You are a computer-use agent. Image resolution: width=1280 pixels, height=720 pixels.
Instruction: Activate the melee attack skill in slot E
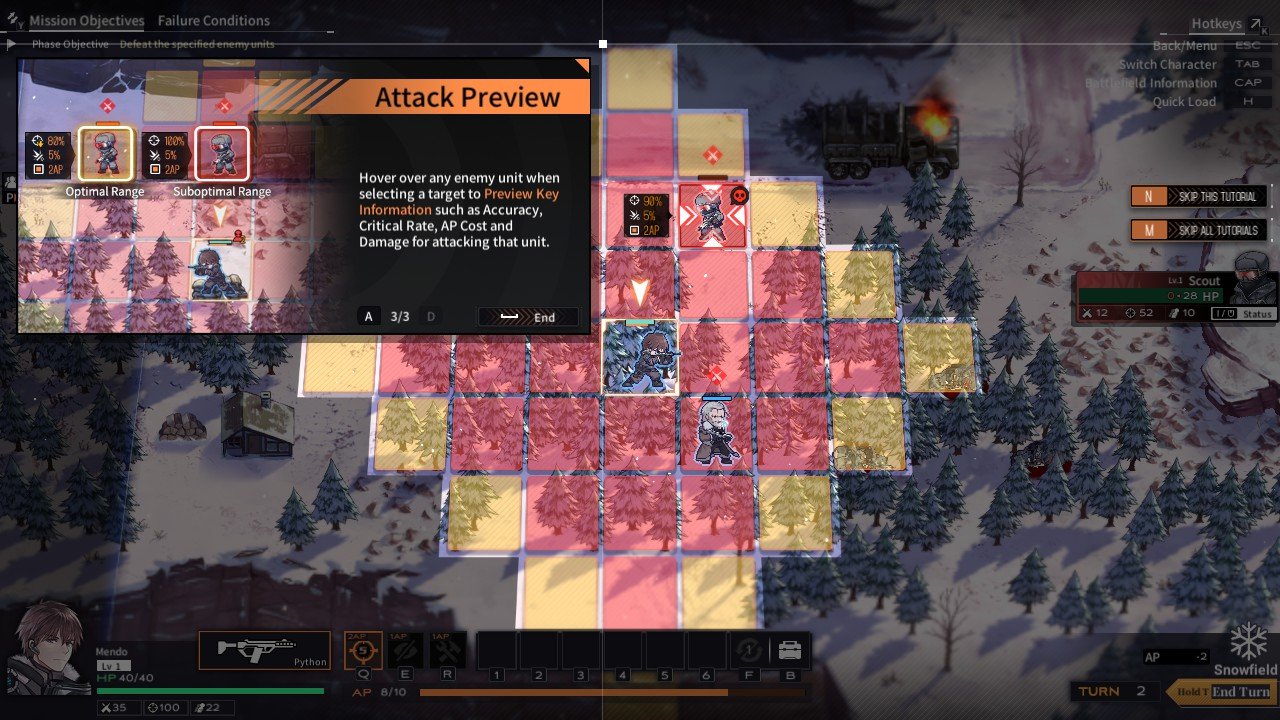point(402,648)
